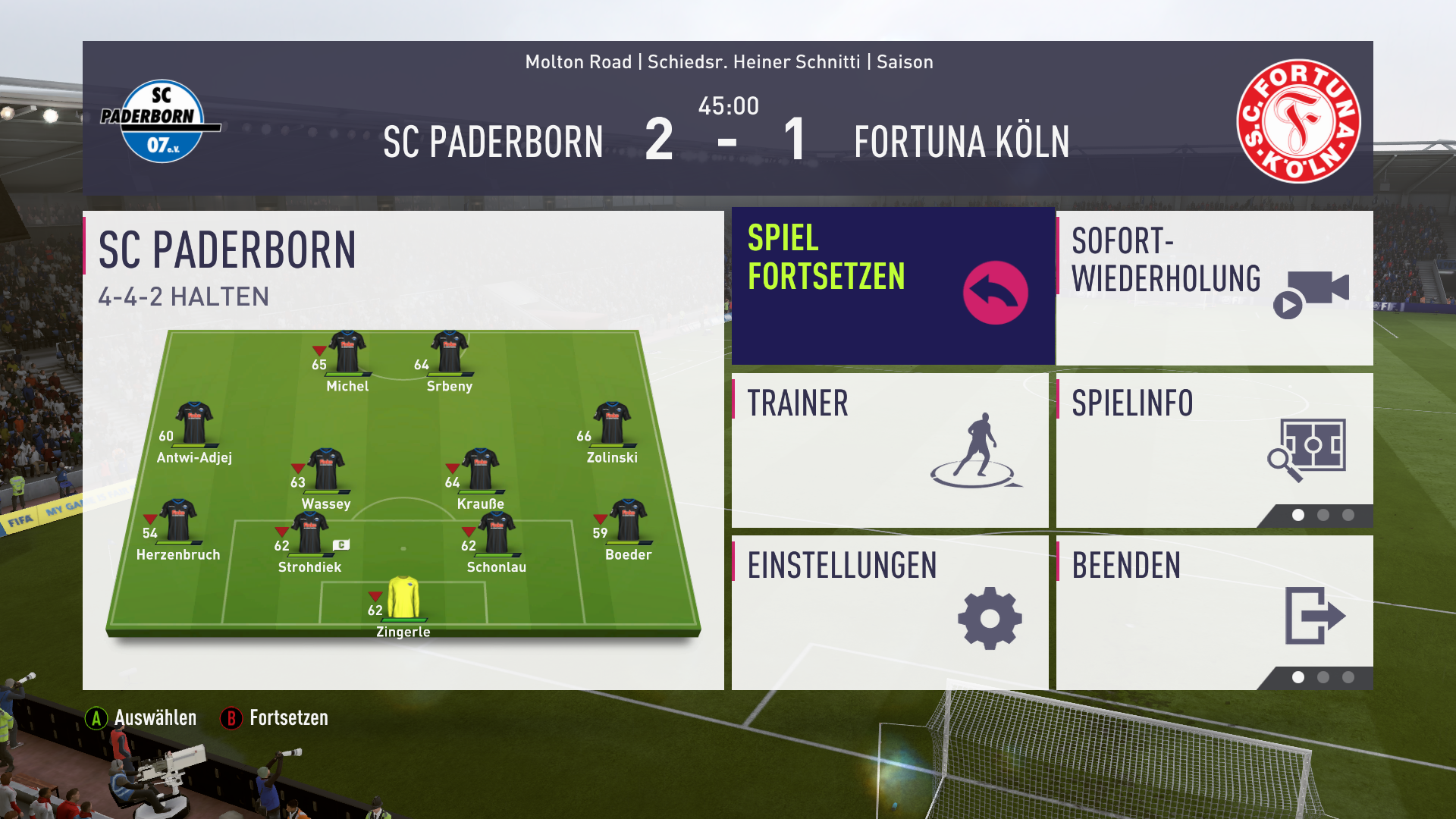
Task: Click the red arrow above Krauße
Action: click(453, 466)
